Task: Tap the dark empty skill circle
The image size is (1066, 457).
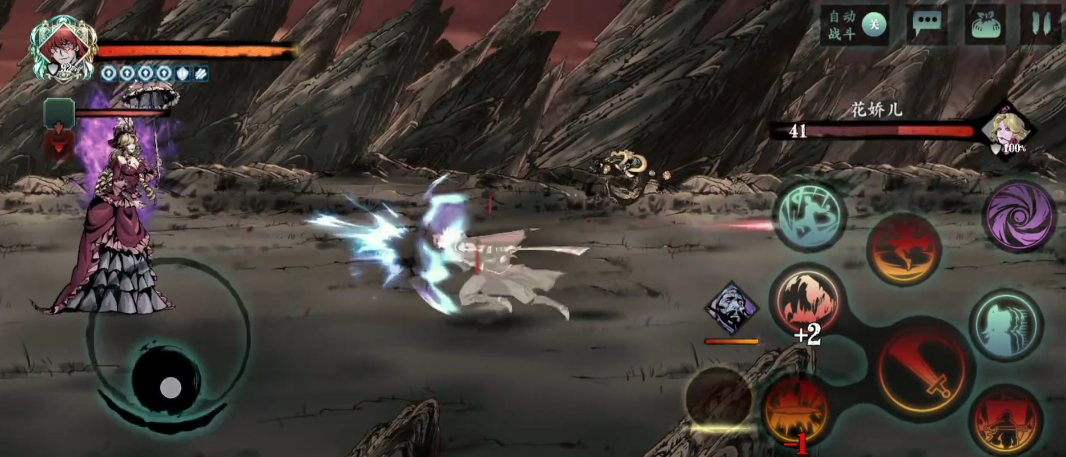Action: [x=719, y=399]
